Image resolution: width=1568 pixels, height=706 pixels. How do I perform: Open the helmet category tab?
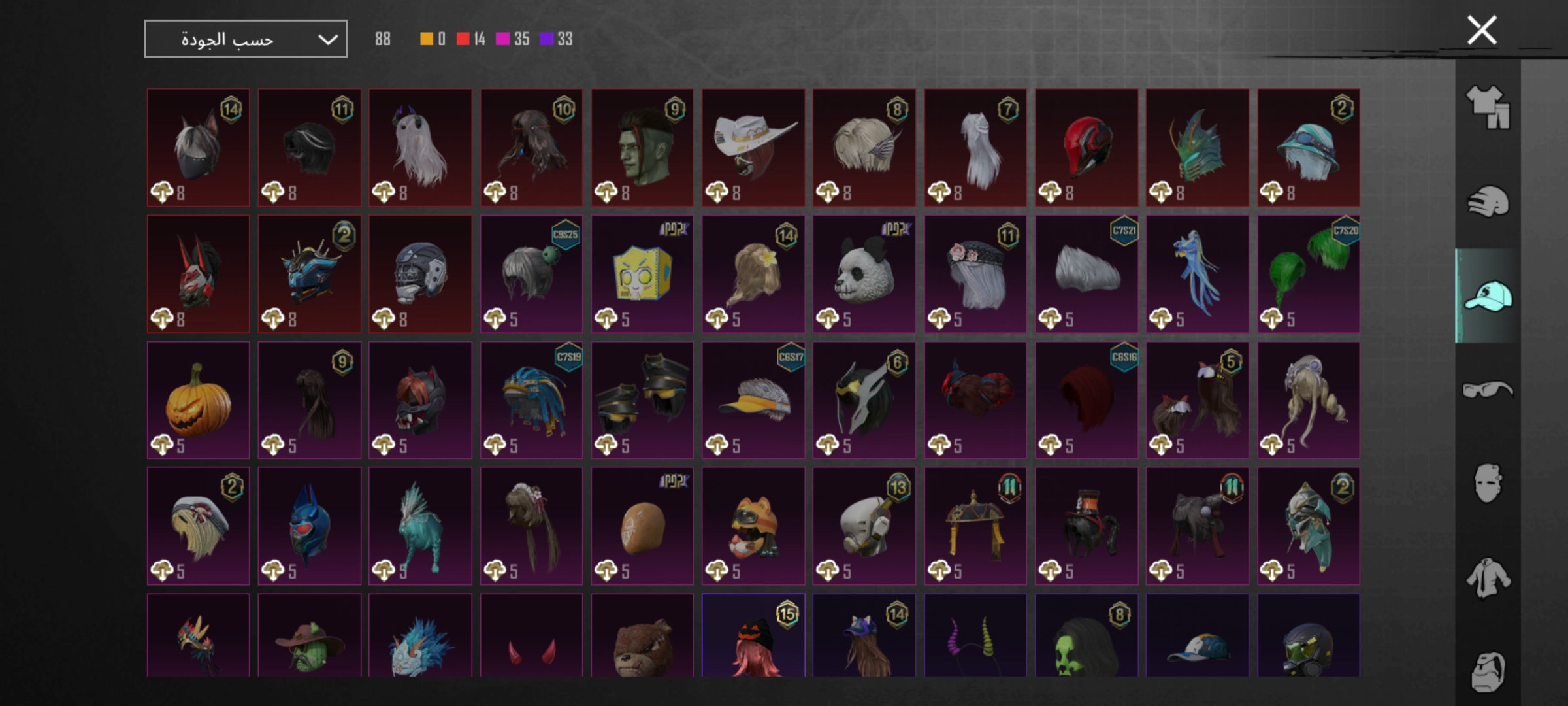click(1488, 201)
